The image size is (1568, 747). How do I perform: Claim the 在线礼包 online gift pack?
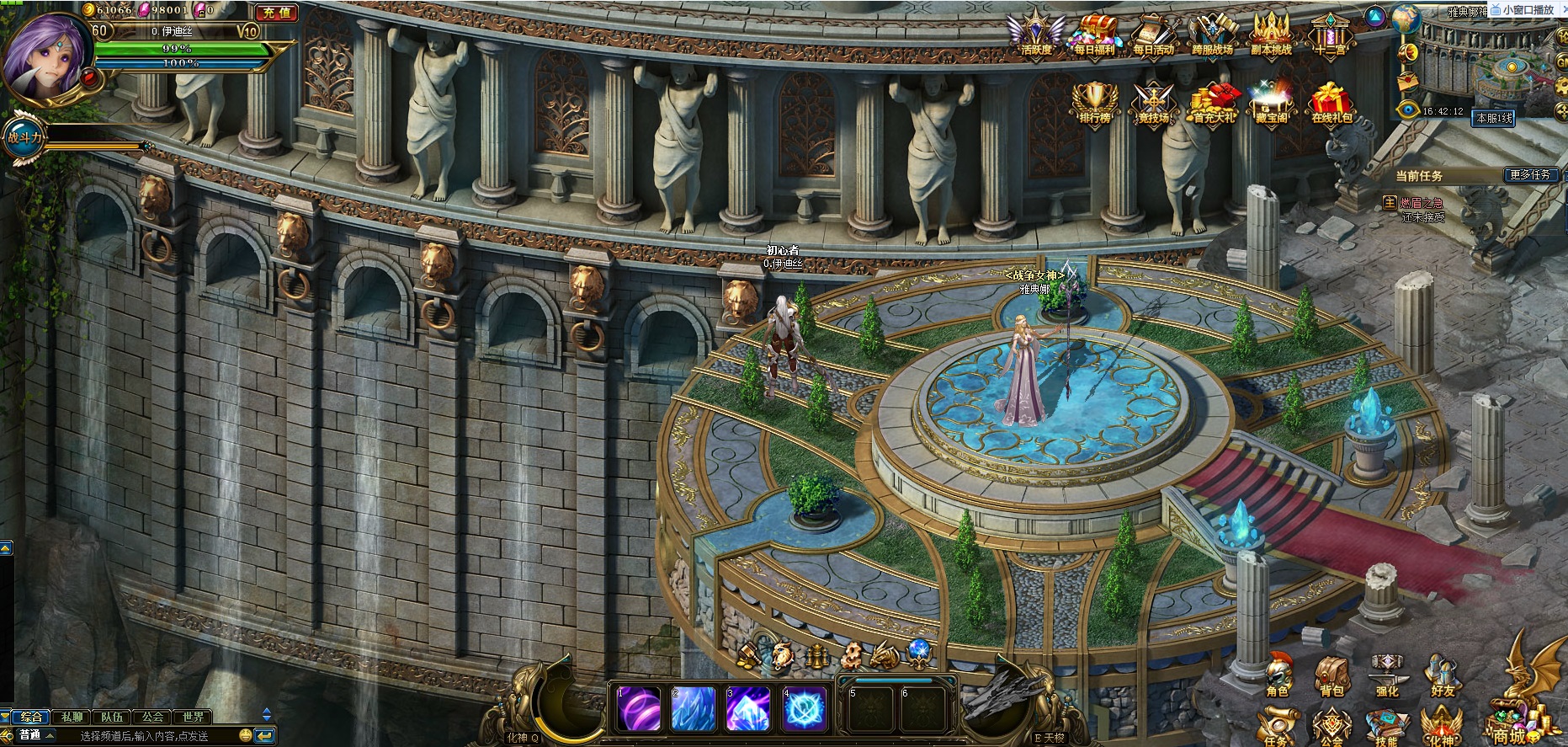(1331, 103)
